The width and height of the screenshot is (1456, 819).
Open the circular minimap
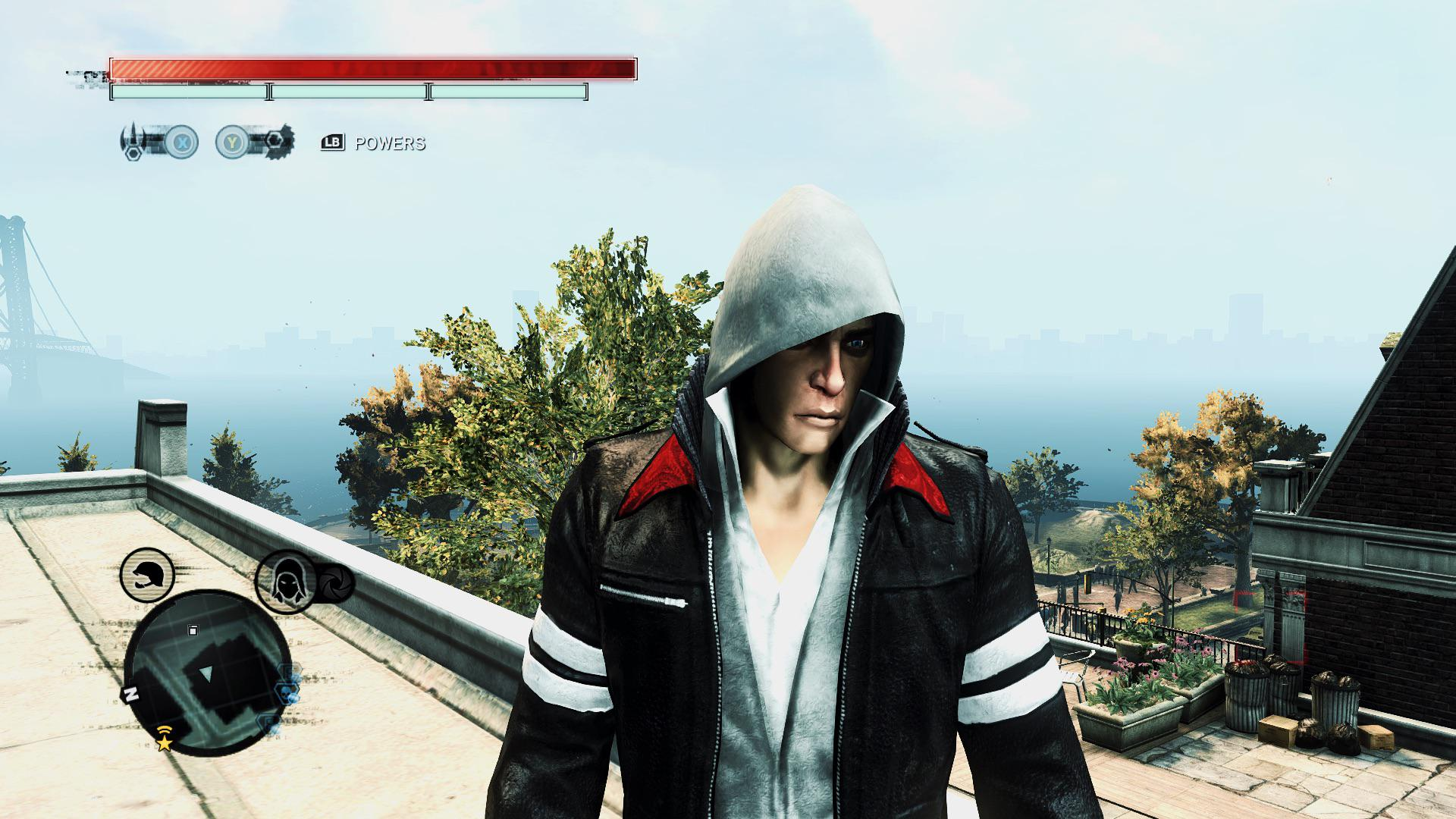coord(207,672)
